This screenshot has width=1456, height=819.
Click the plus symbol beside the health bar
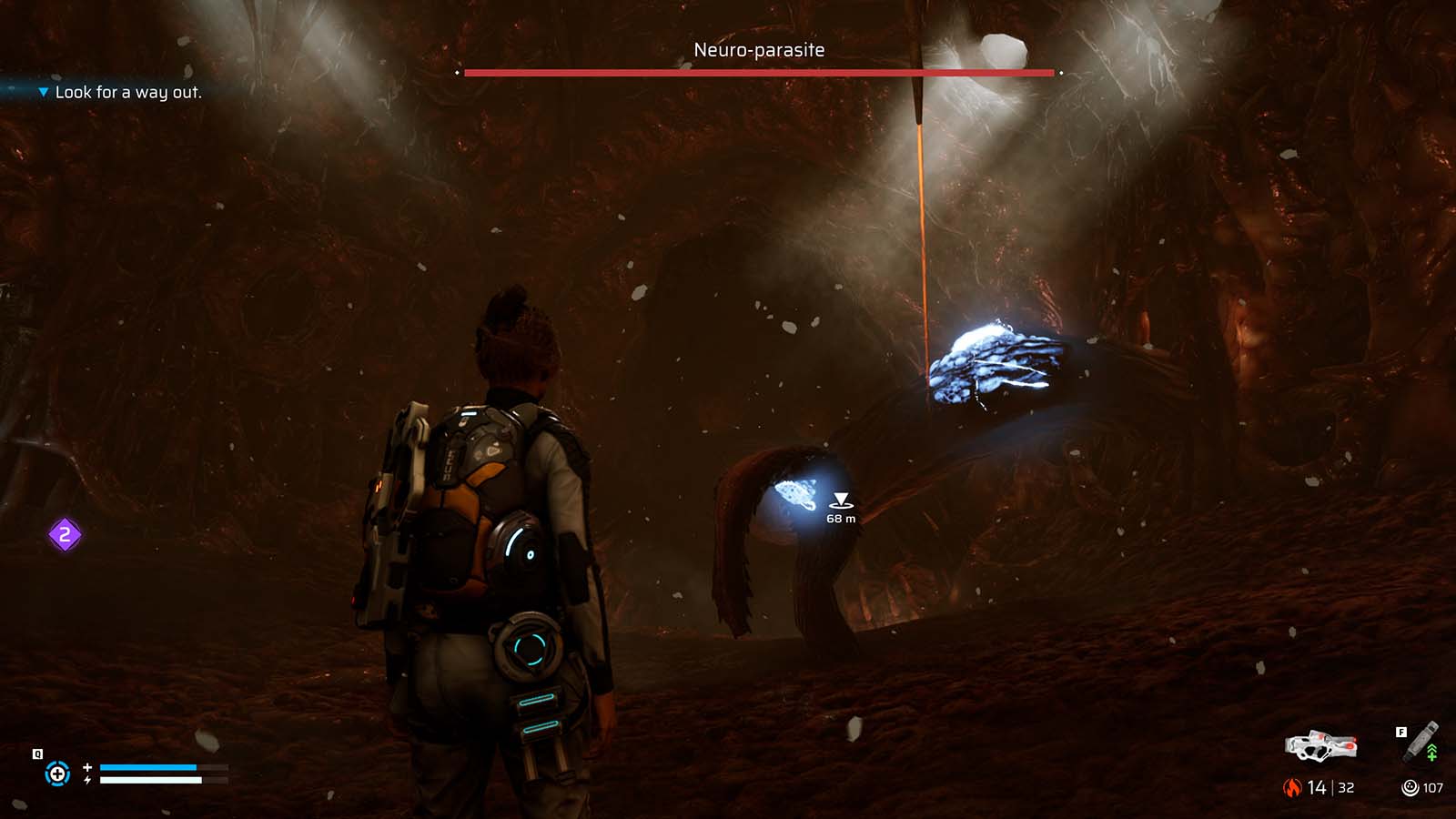pos(87,767)
